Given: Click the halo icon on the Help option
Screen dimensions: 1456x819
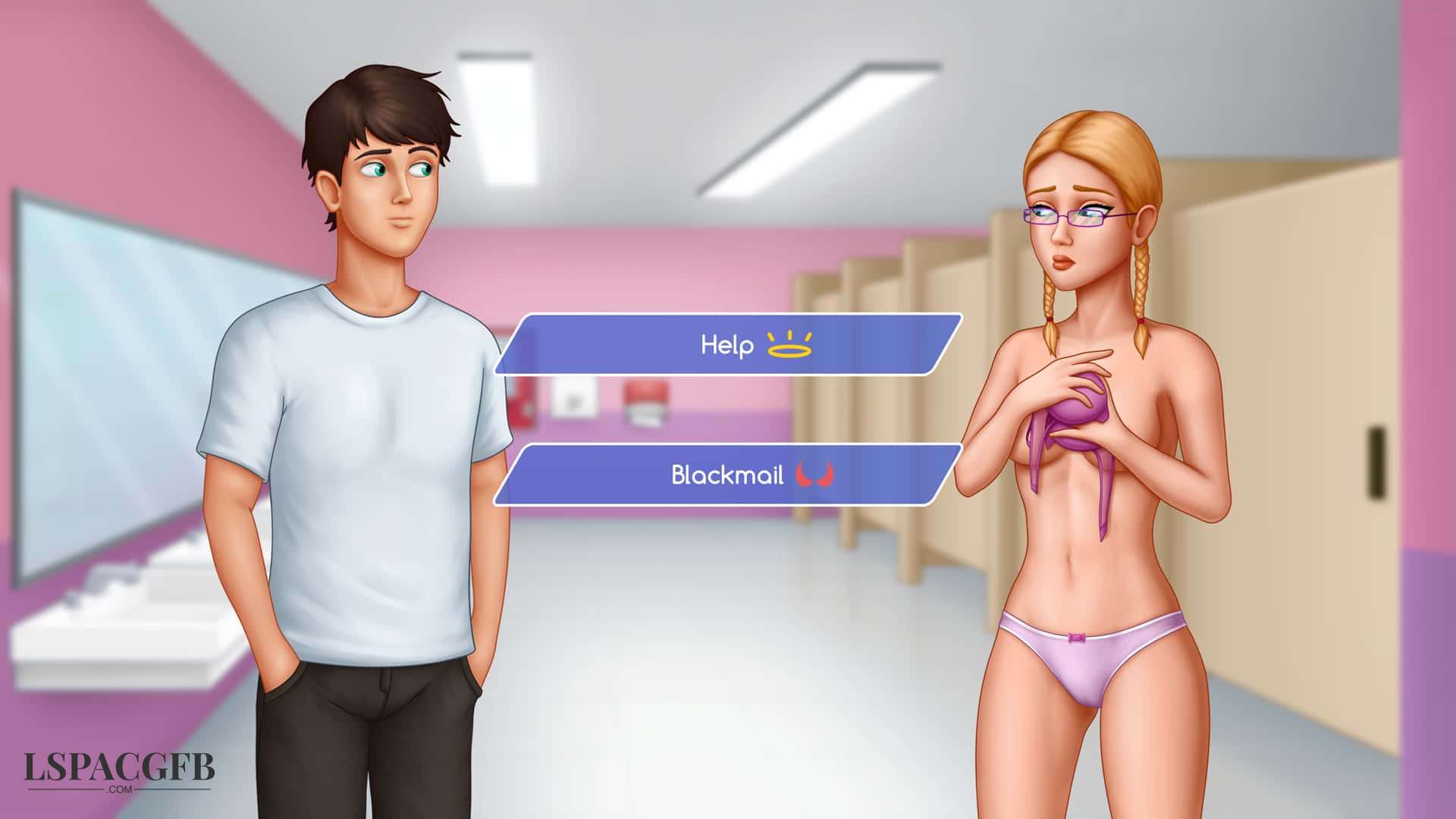Looking at the screenshot, I should 789,346.
